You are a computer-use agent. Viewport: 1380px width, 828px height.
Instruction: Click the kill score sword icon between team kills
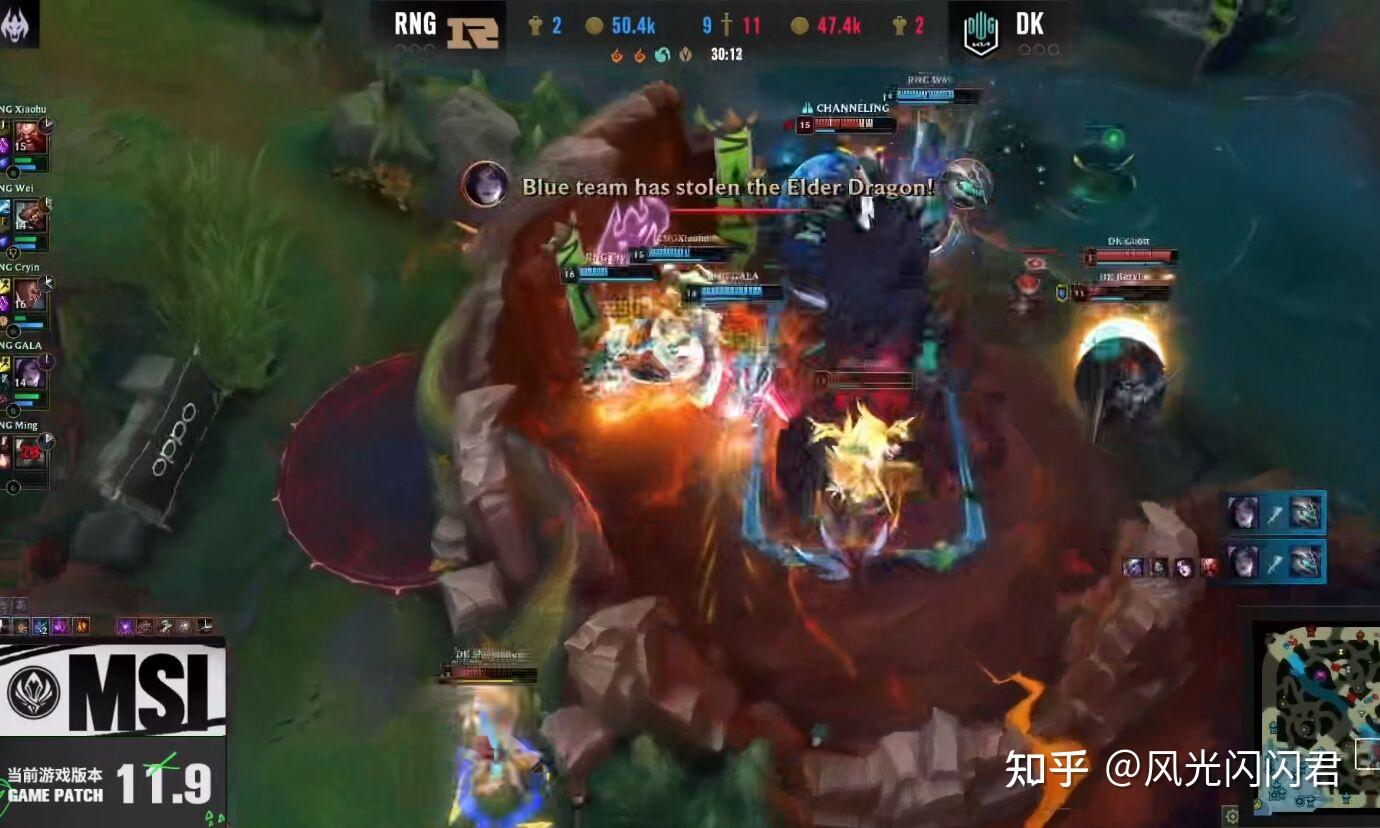click(727, 26)
